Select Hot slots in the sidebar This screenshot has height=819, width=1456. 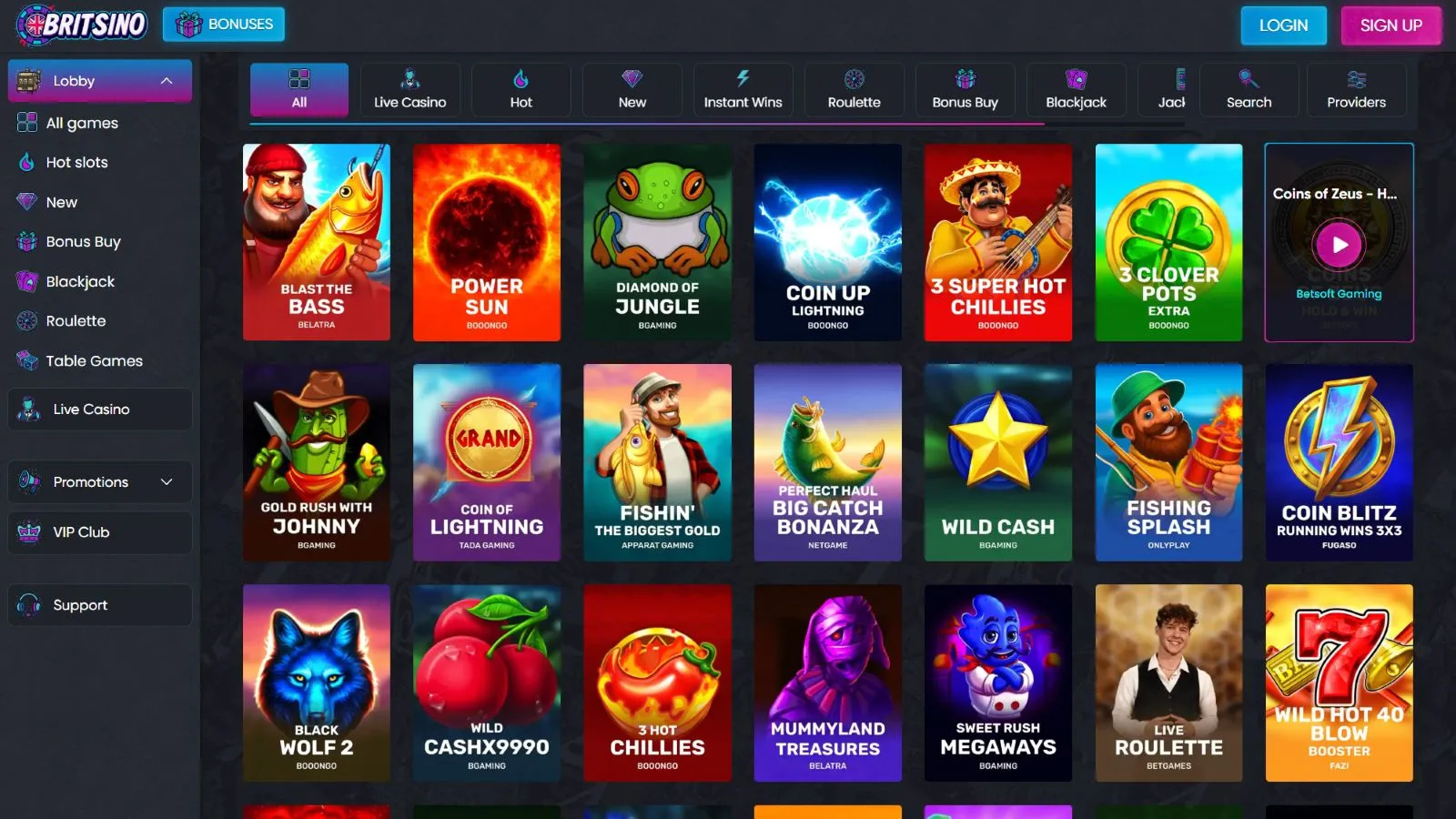point(76,163)
